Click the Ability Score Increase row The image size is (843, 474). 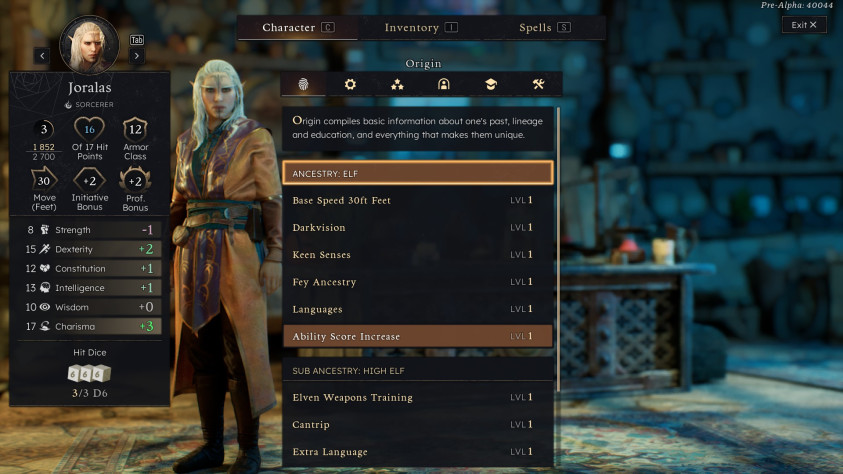click(417, 336)
